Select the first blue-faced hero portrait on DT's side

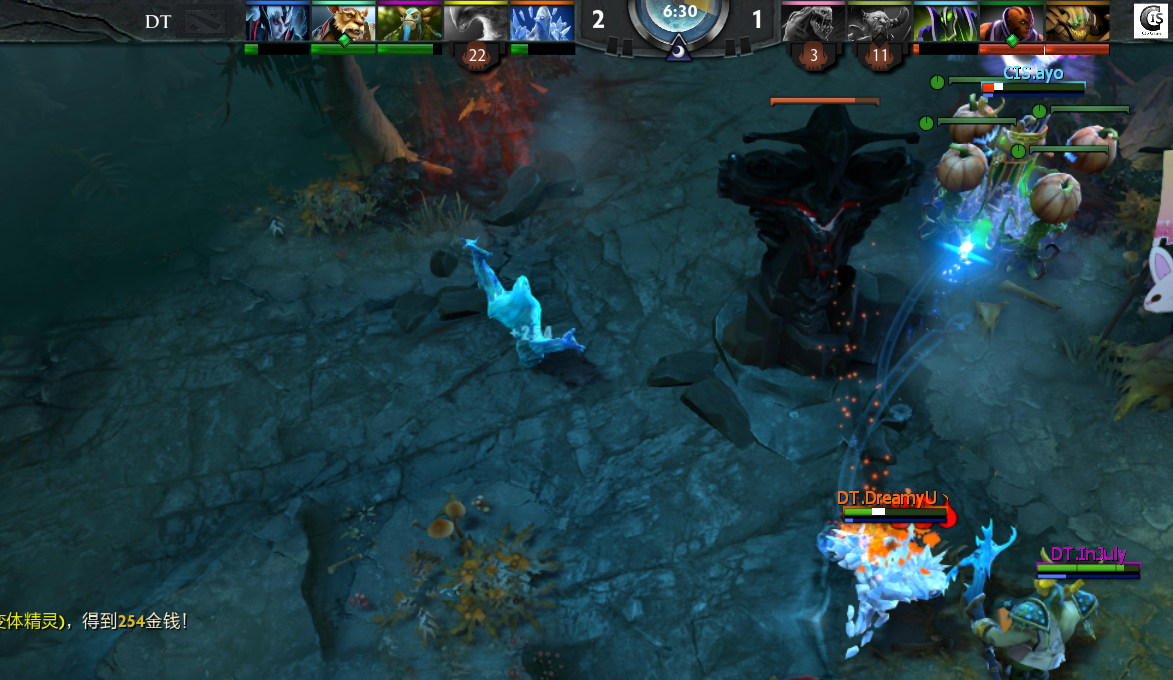[x=277, y=22]
